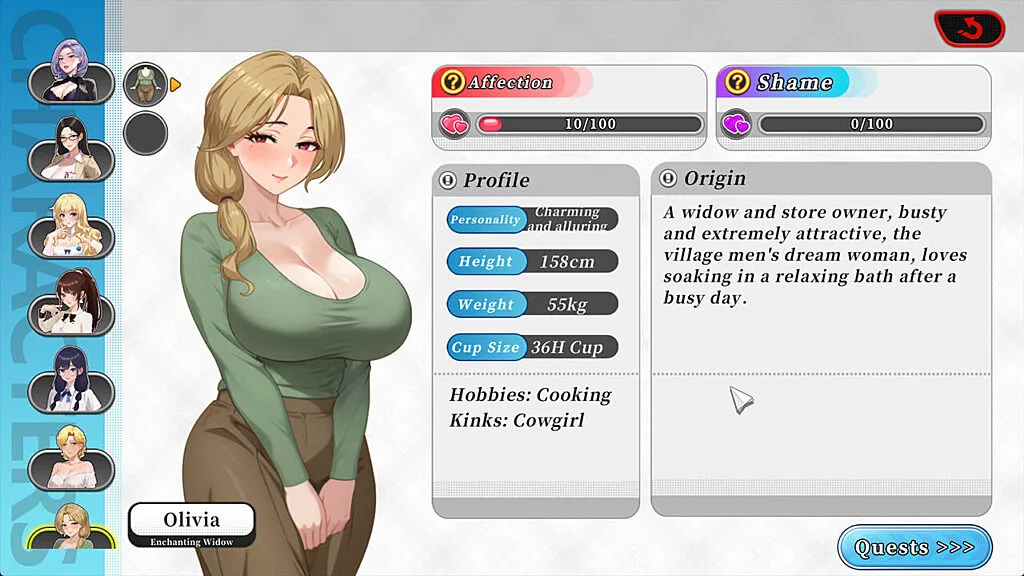This screenshot has width=1024, height=576.
Task: Select the purple-haired character portrait
Action: [70, 72]
